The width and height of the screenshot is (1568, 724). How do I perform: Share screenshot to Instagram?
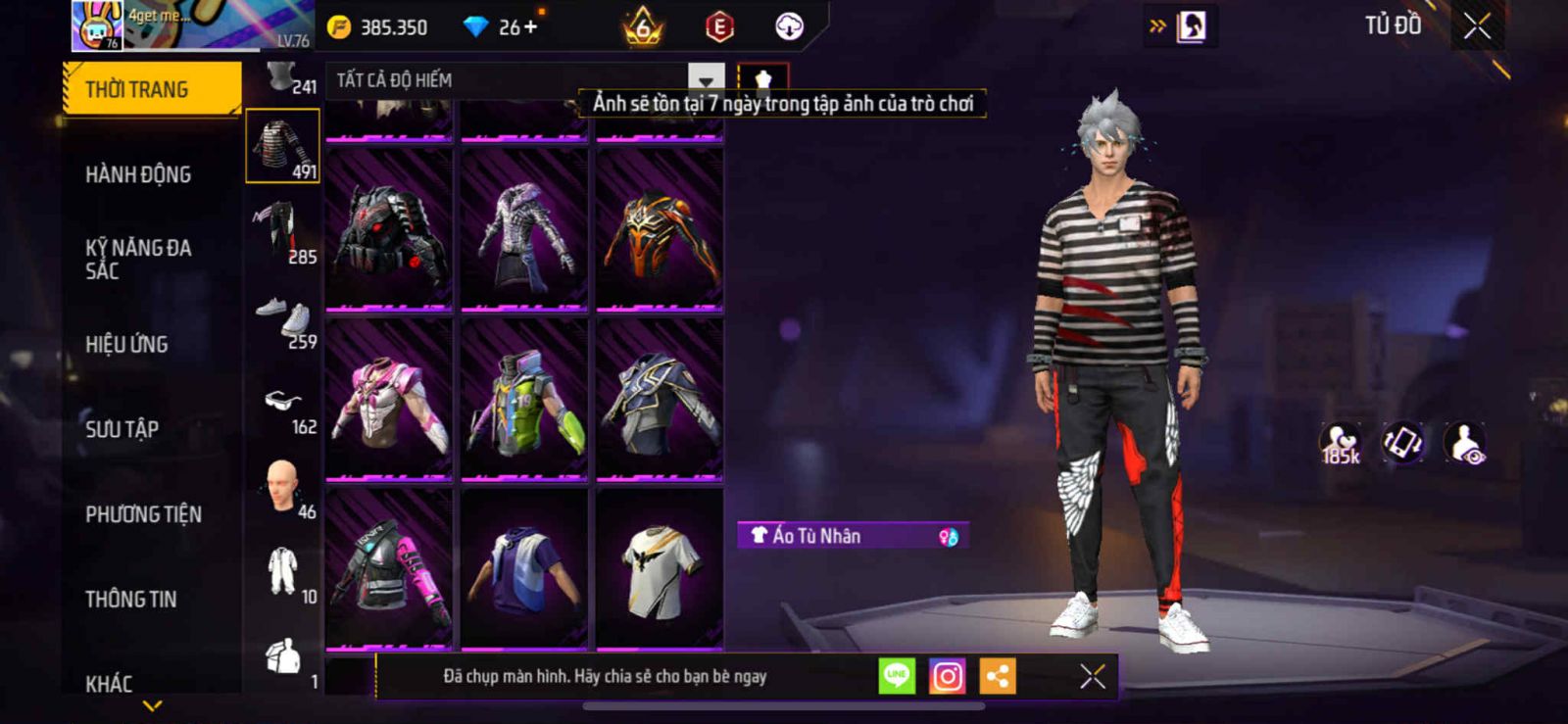pos(947,676)
